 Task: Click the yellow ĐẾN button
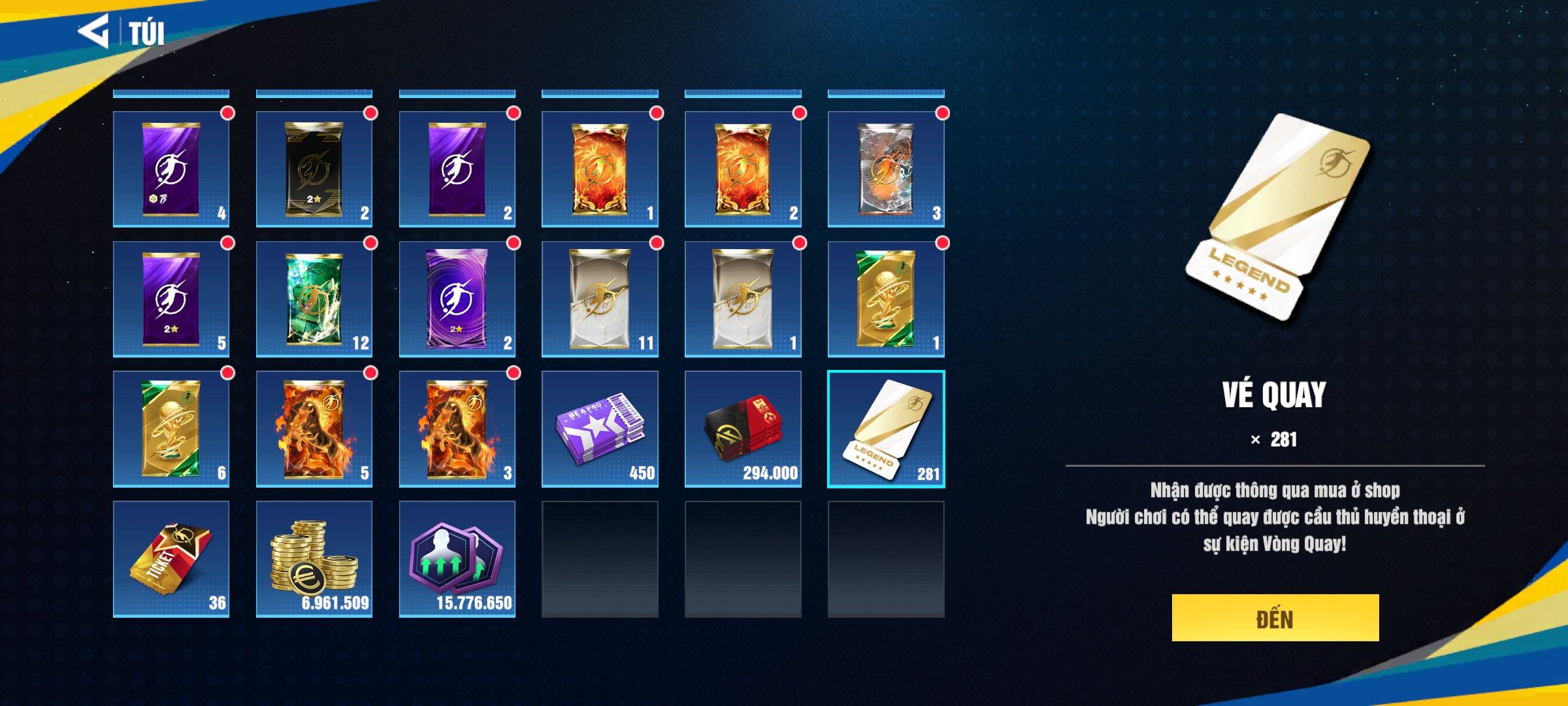pyautogui.click(x=1275, y=618)
